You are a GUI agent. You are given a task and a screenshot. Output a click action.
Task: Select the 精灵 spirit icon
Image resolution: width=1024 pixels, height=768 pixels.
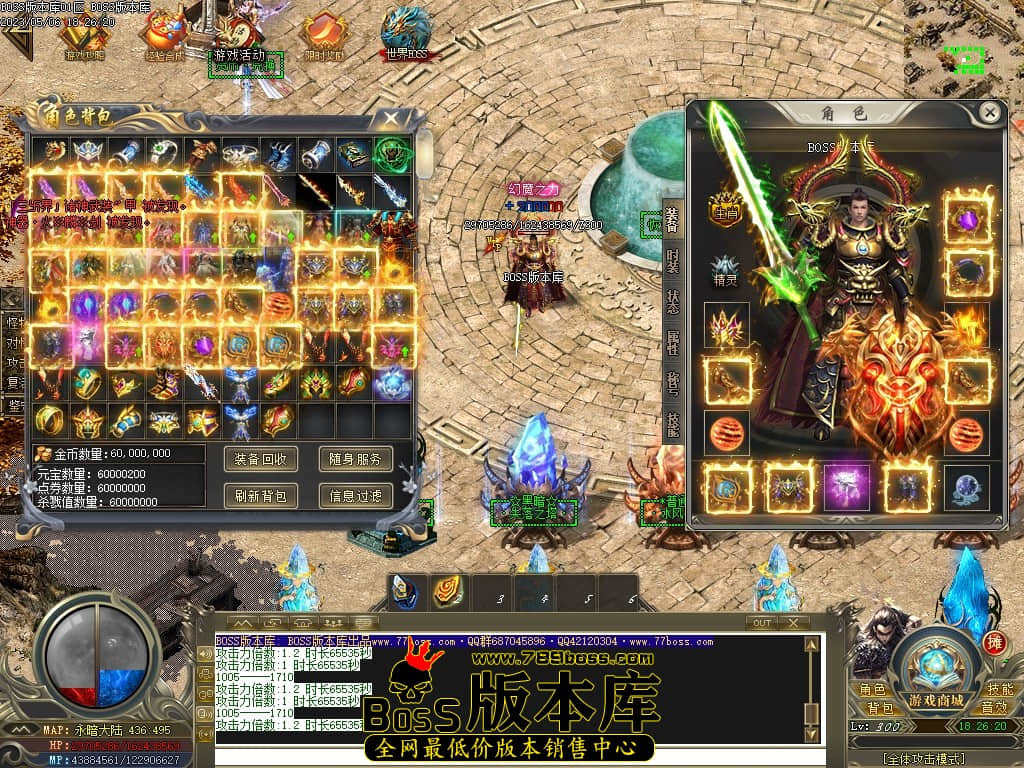click(x=725, y=271)
